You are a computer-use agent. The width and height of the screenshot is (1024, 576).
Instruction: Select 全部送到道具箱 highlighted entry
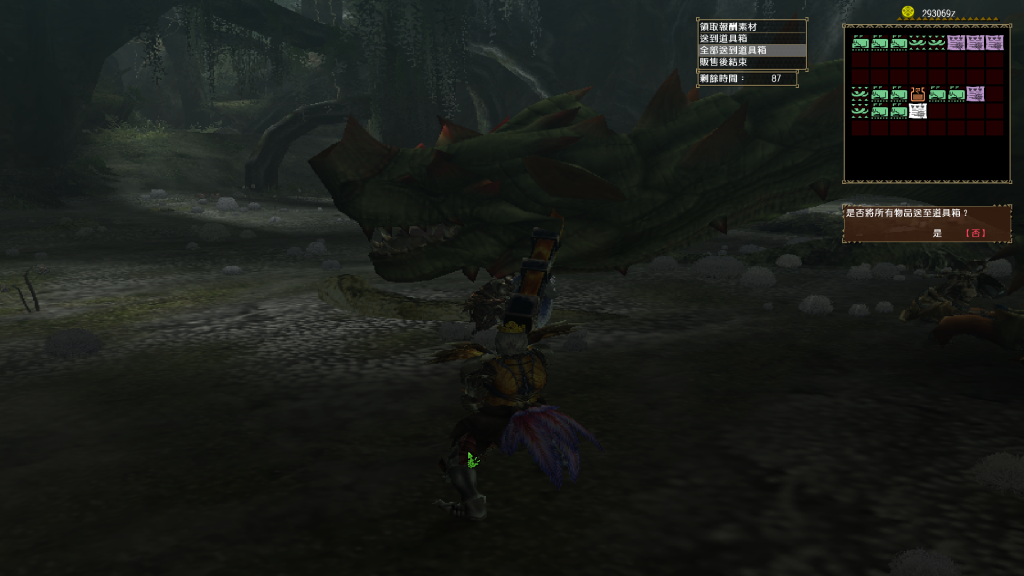point(736,50)
